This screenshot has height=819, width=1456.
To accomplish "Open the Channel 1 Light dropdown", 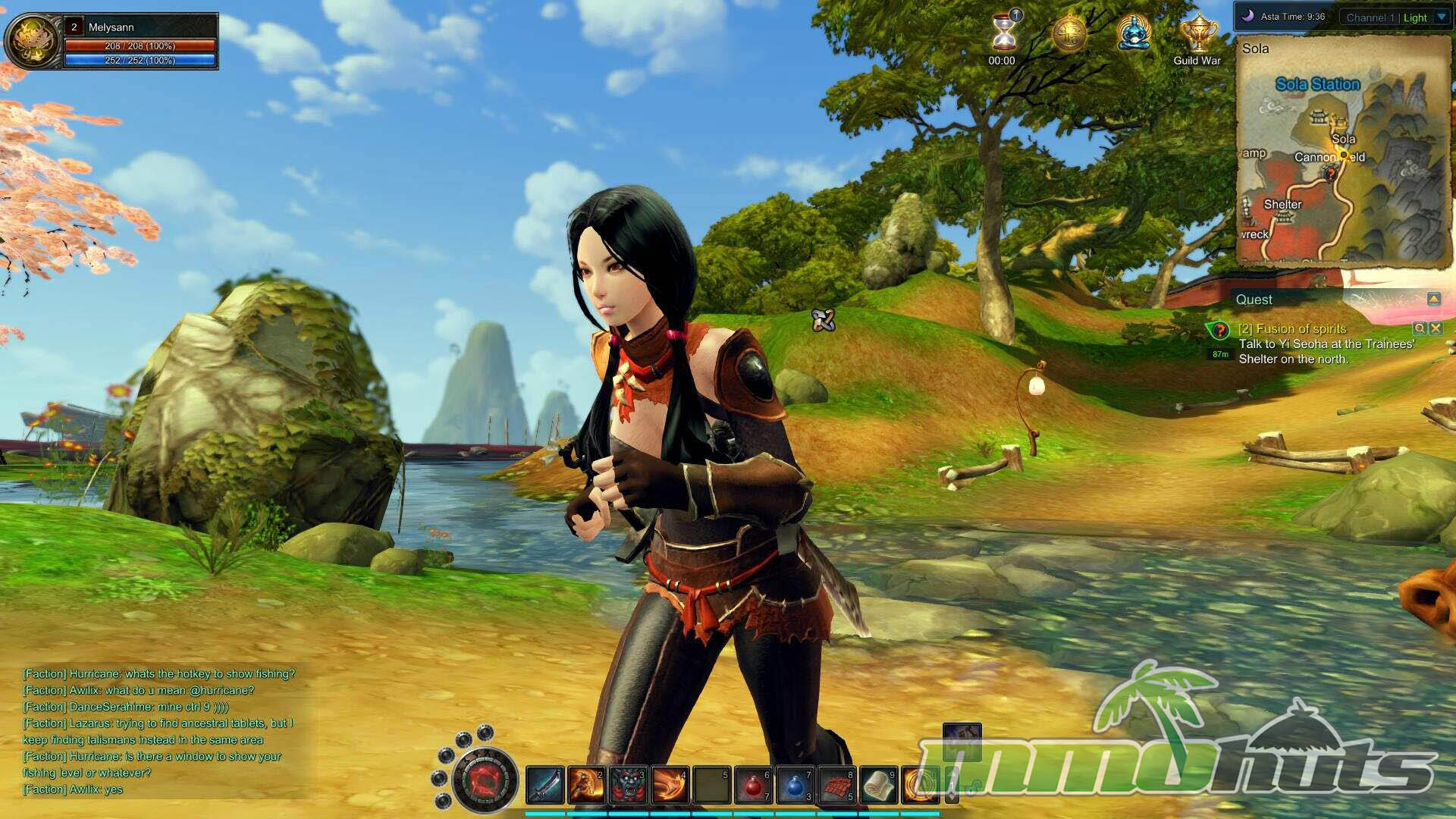I will pyautogui.click(x=1441, y=17).
